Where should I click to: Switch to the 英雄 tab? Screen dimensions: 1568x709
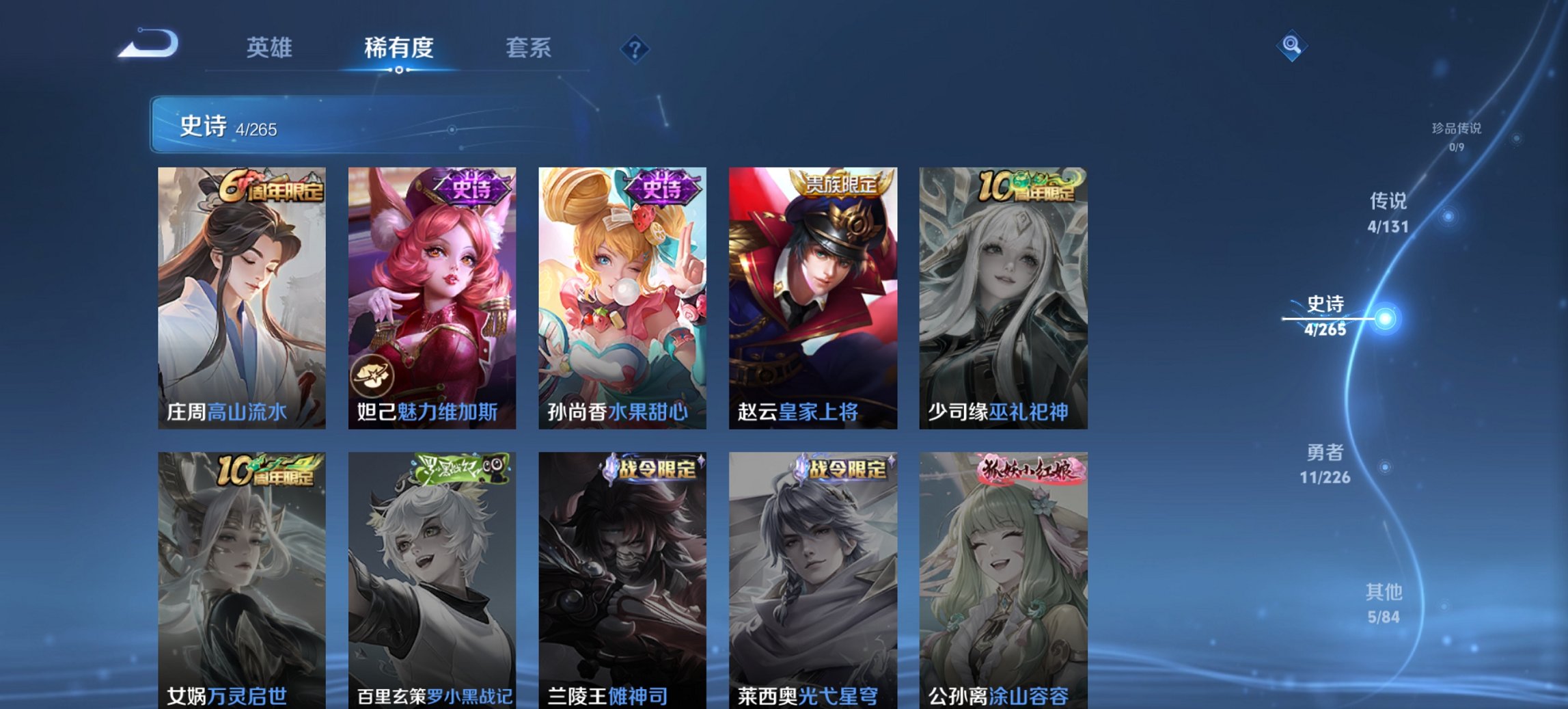tap(271, 48)
